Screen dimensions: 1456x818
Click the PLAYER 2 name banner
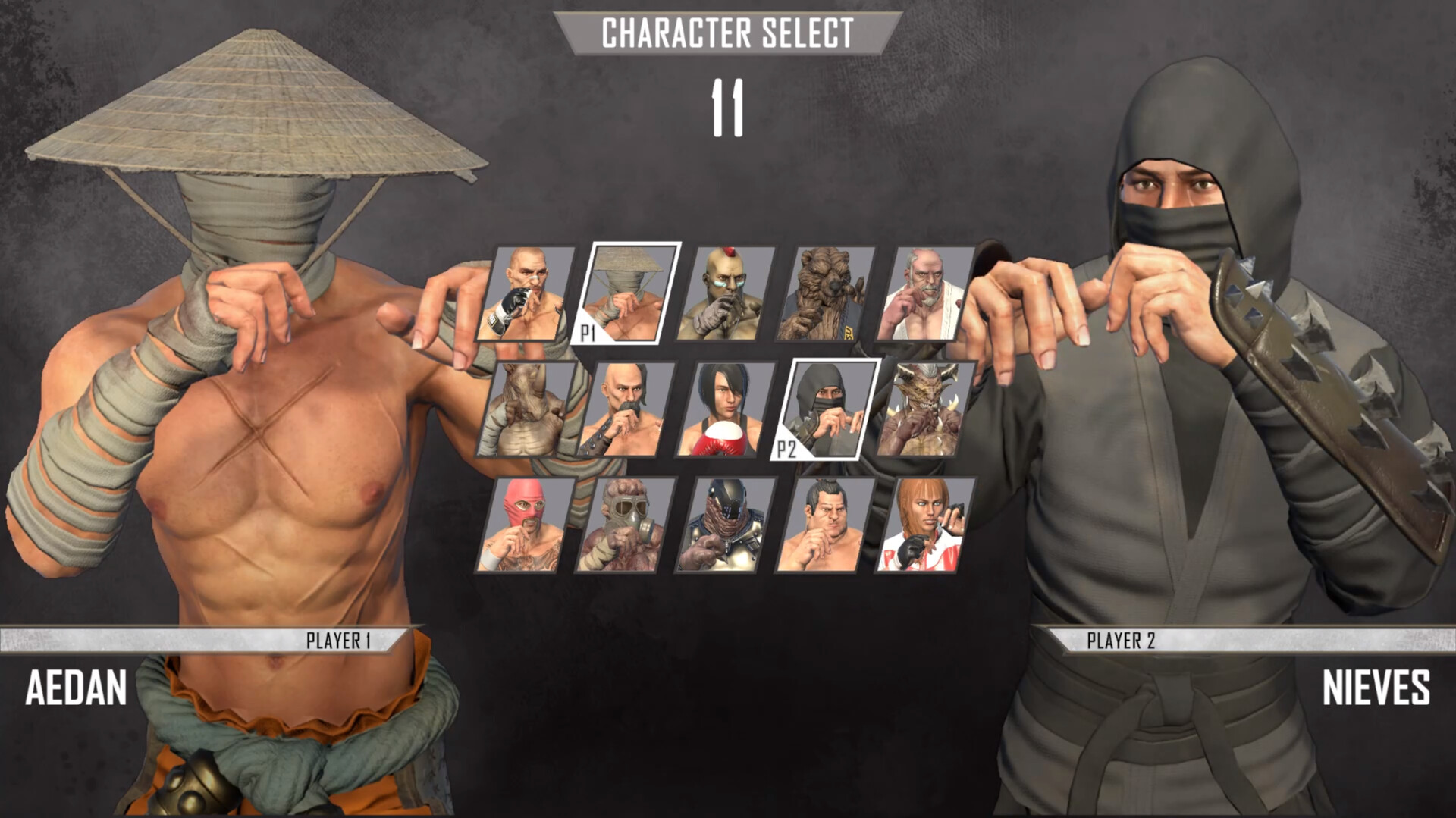(x=1120, y=641)
